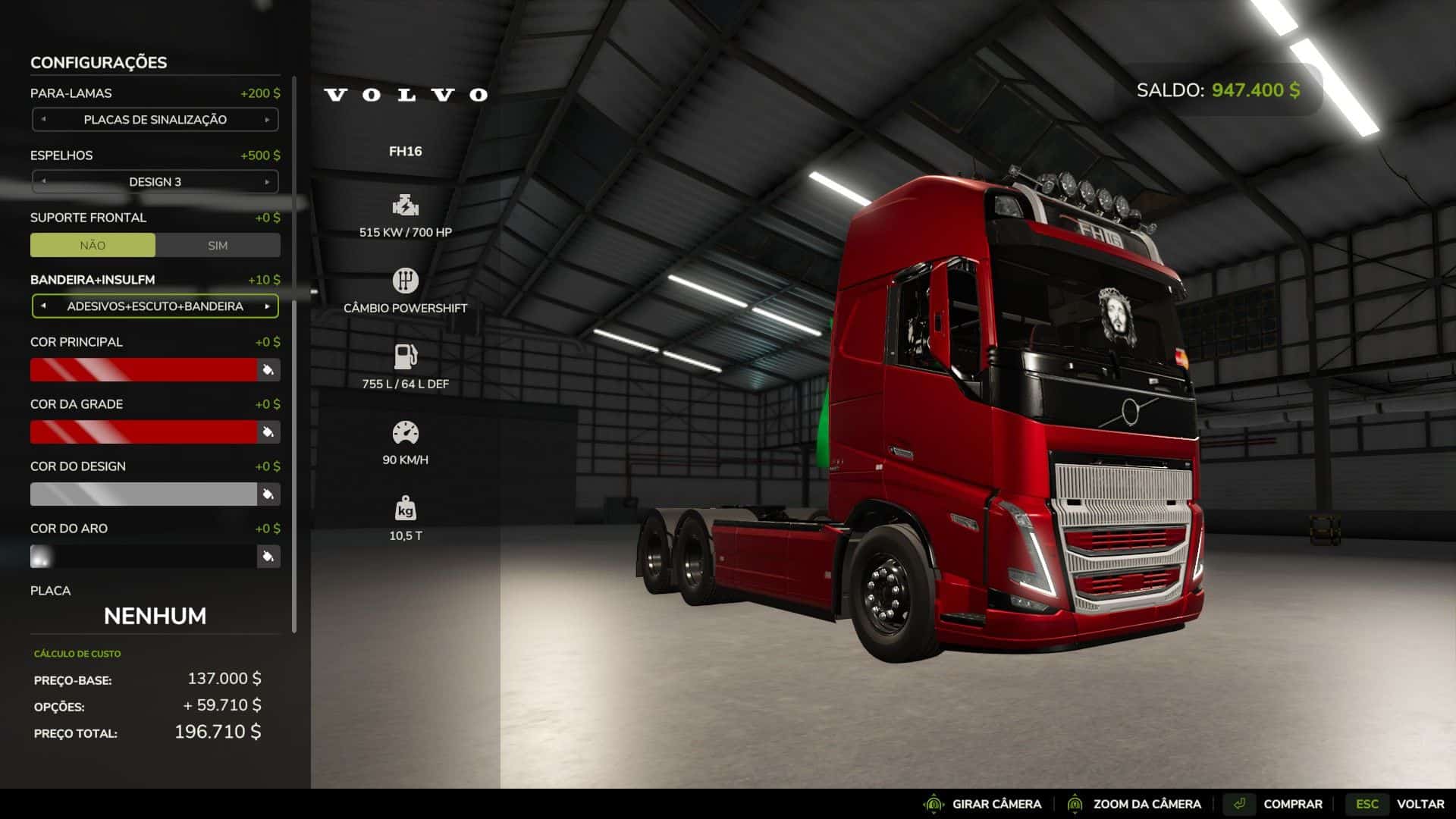Viewport: 1456px width, 819px height.
Task: Edit the Placa NENHUM license plate
Action: coord(155,616)
